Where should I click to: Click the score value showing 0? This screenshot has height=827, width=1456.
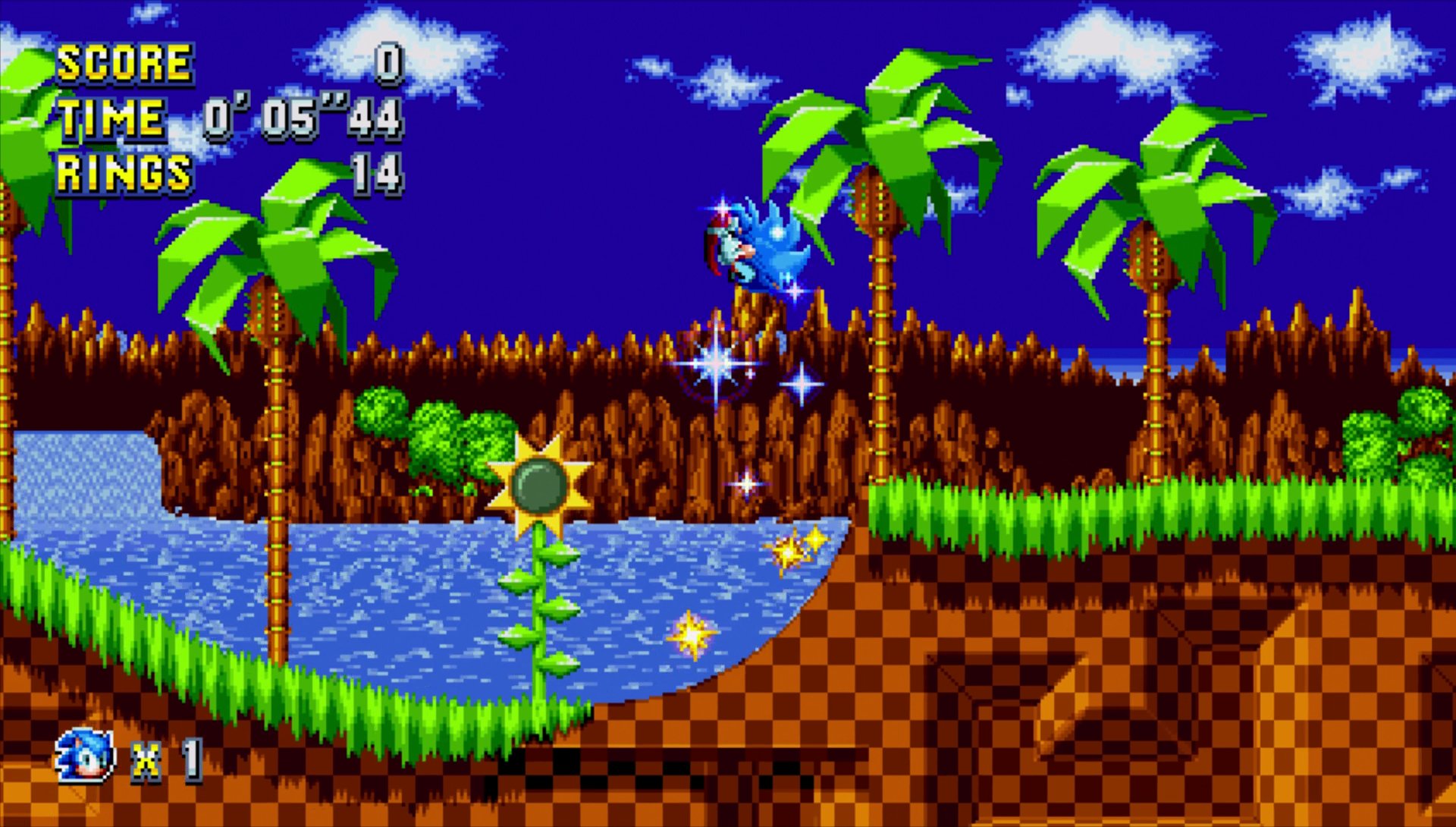[387, 64]
